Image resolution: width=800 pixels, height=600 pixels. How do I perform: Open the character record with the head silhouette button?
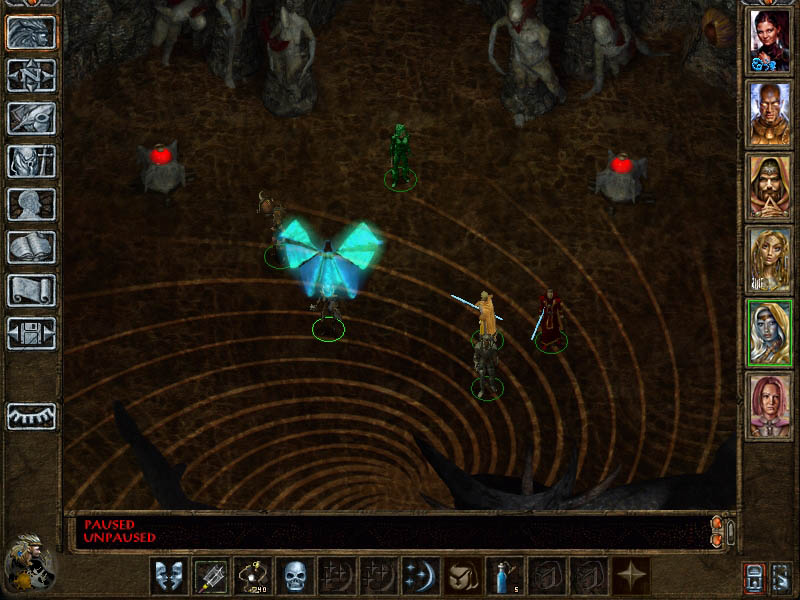click(x=31, y=204)
